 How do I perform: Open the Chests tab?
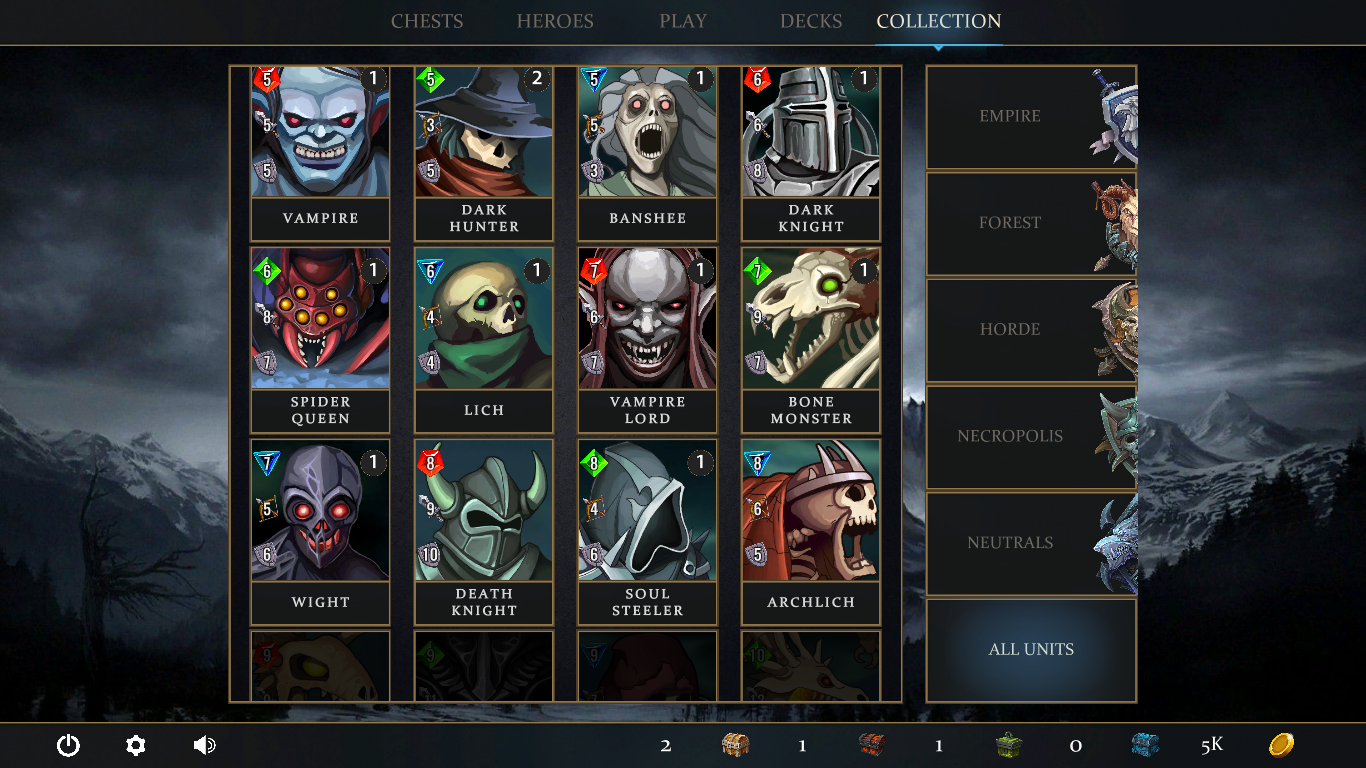tap(427, 21)
